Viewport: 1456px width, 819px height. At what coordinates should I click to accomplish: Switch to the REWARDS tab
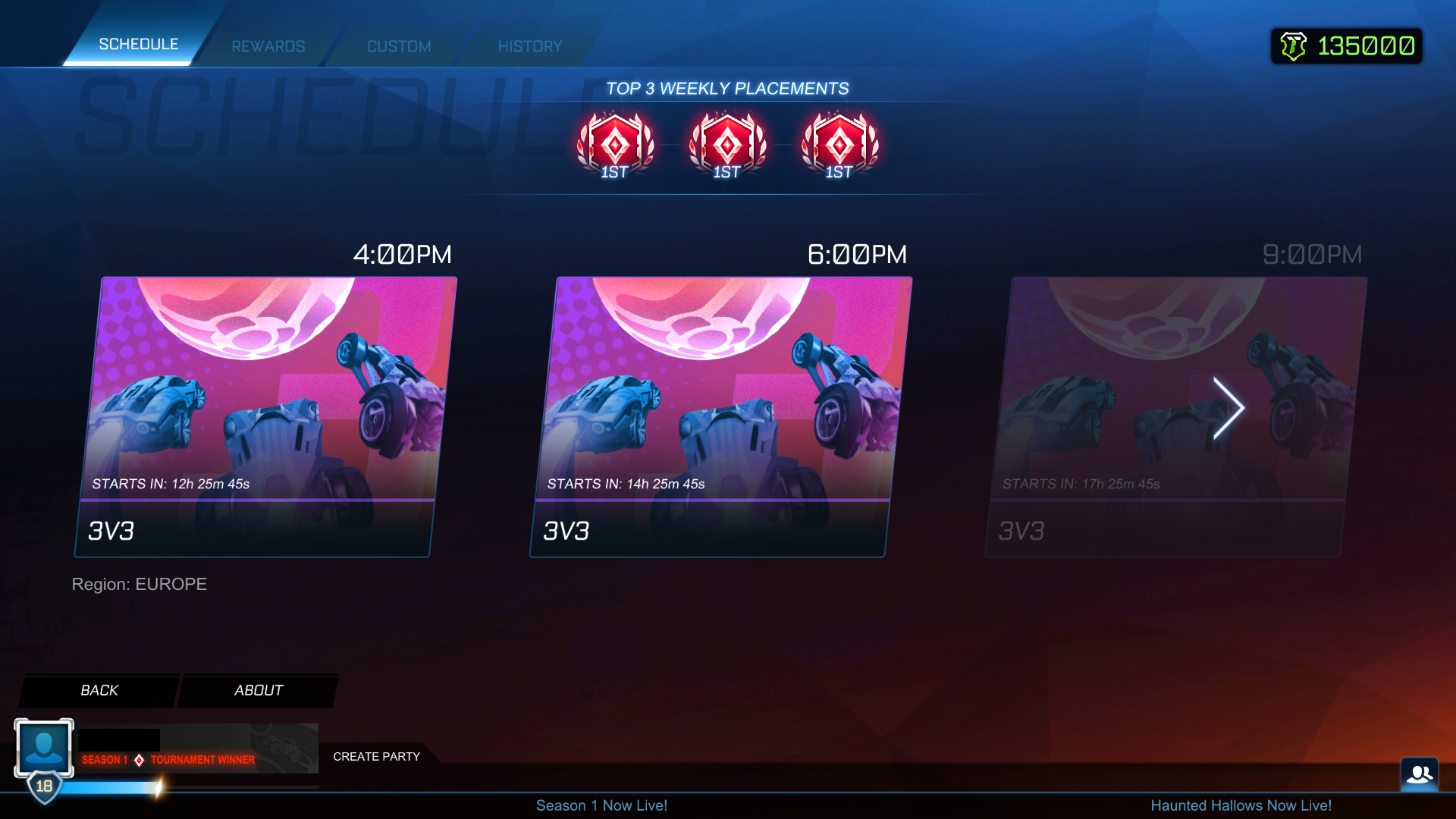(x=268, y=45)
